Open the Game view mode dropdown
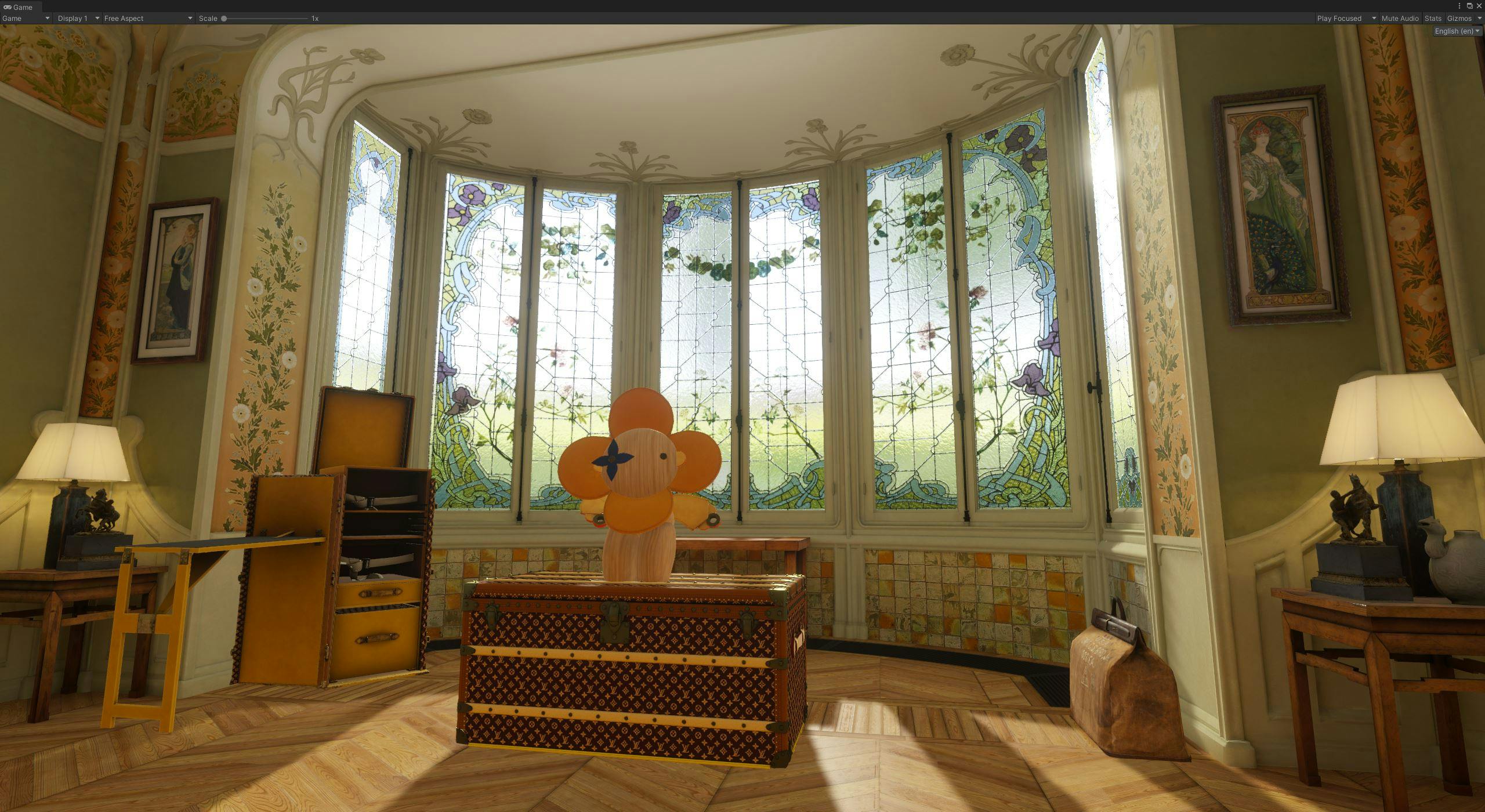 tap(23, 18)
